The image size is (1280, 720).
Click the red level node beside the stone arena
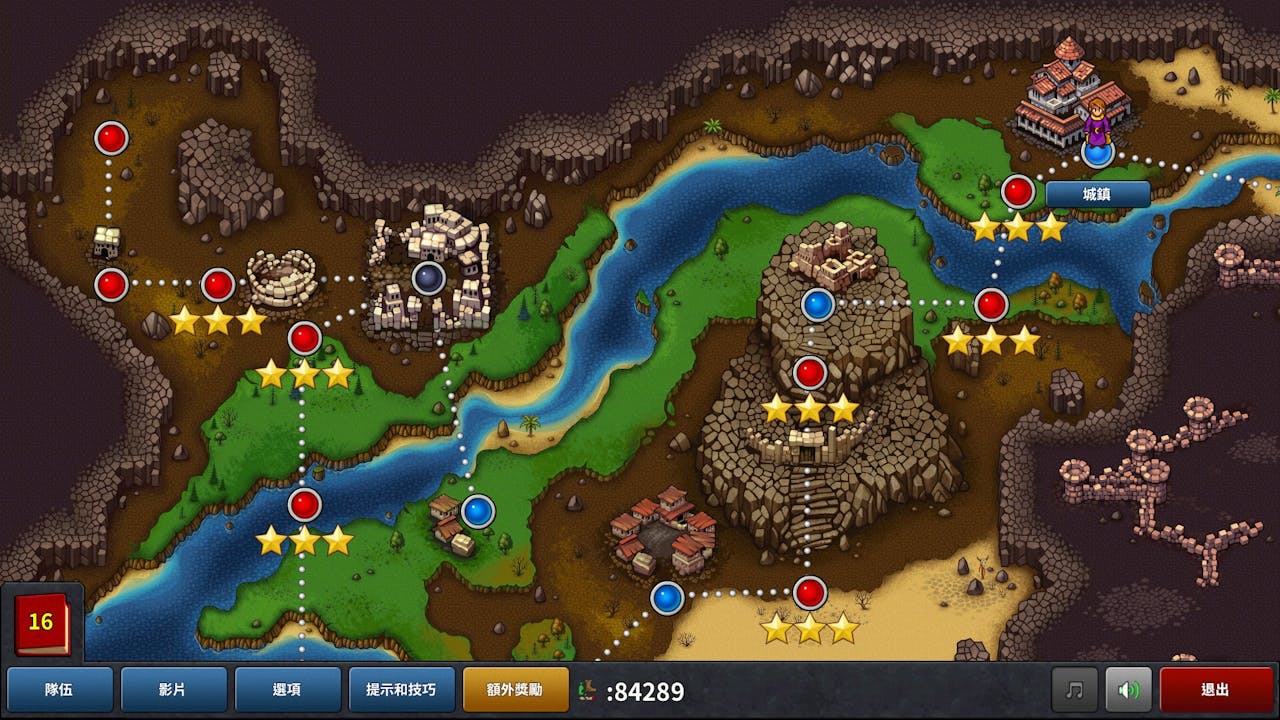point(216,283)
